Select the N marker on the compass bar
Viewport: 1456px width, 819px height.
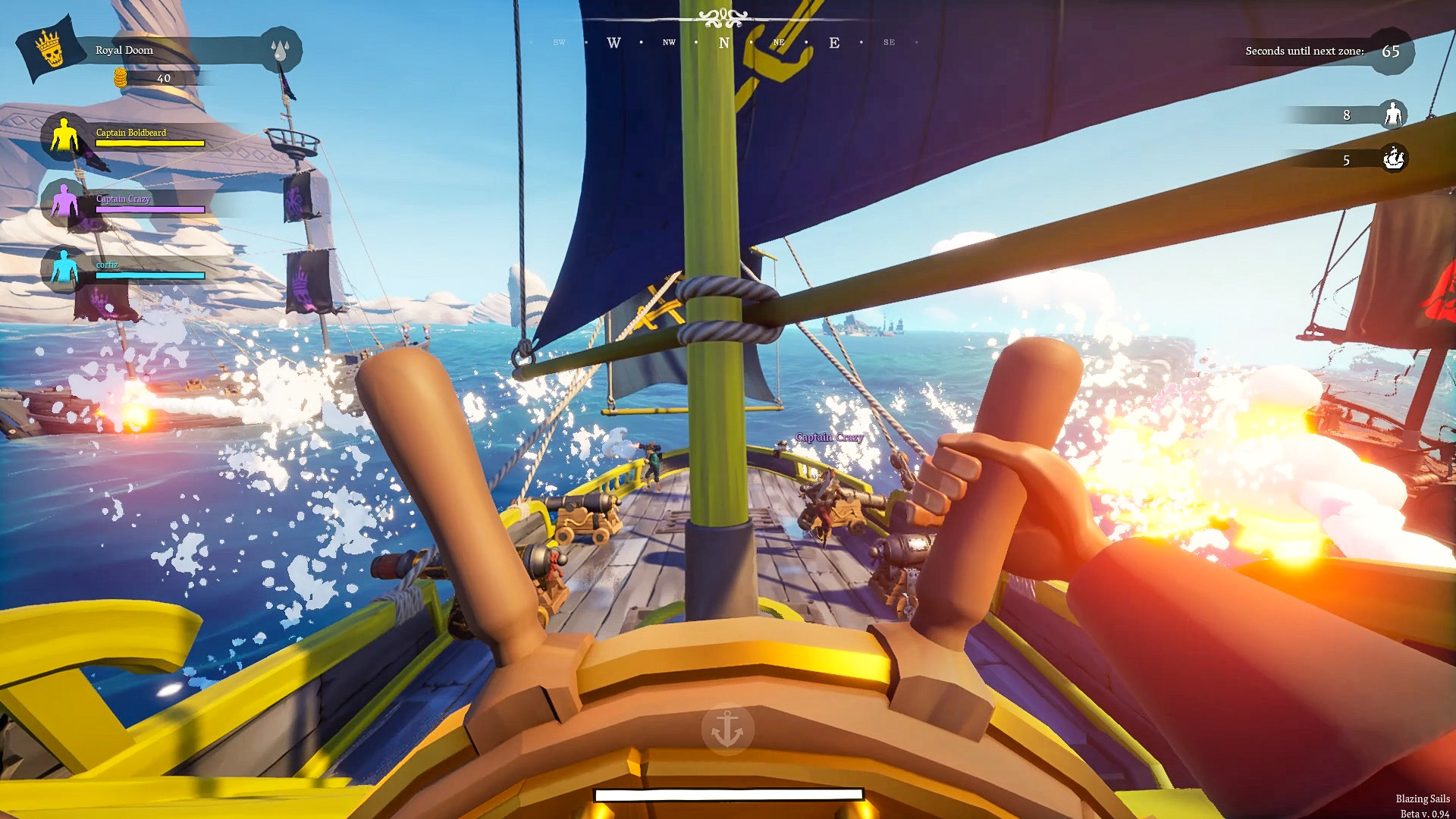723,43
